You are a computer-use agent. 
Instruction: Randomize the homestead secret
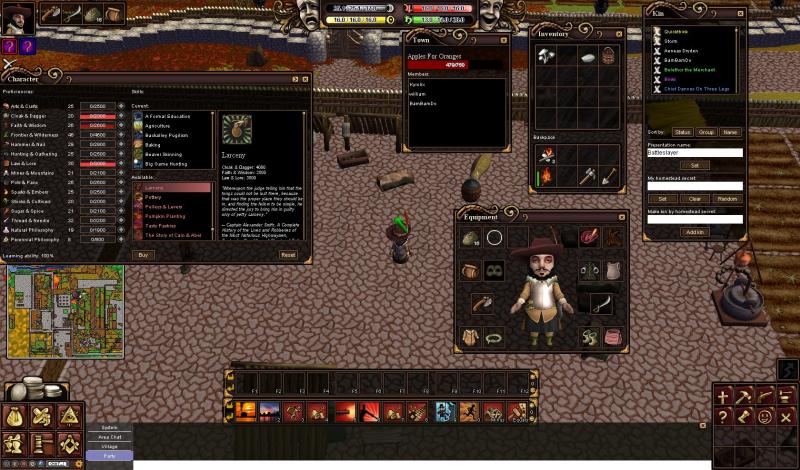click(x=727, y=199)
